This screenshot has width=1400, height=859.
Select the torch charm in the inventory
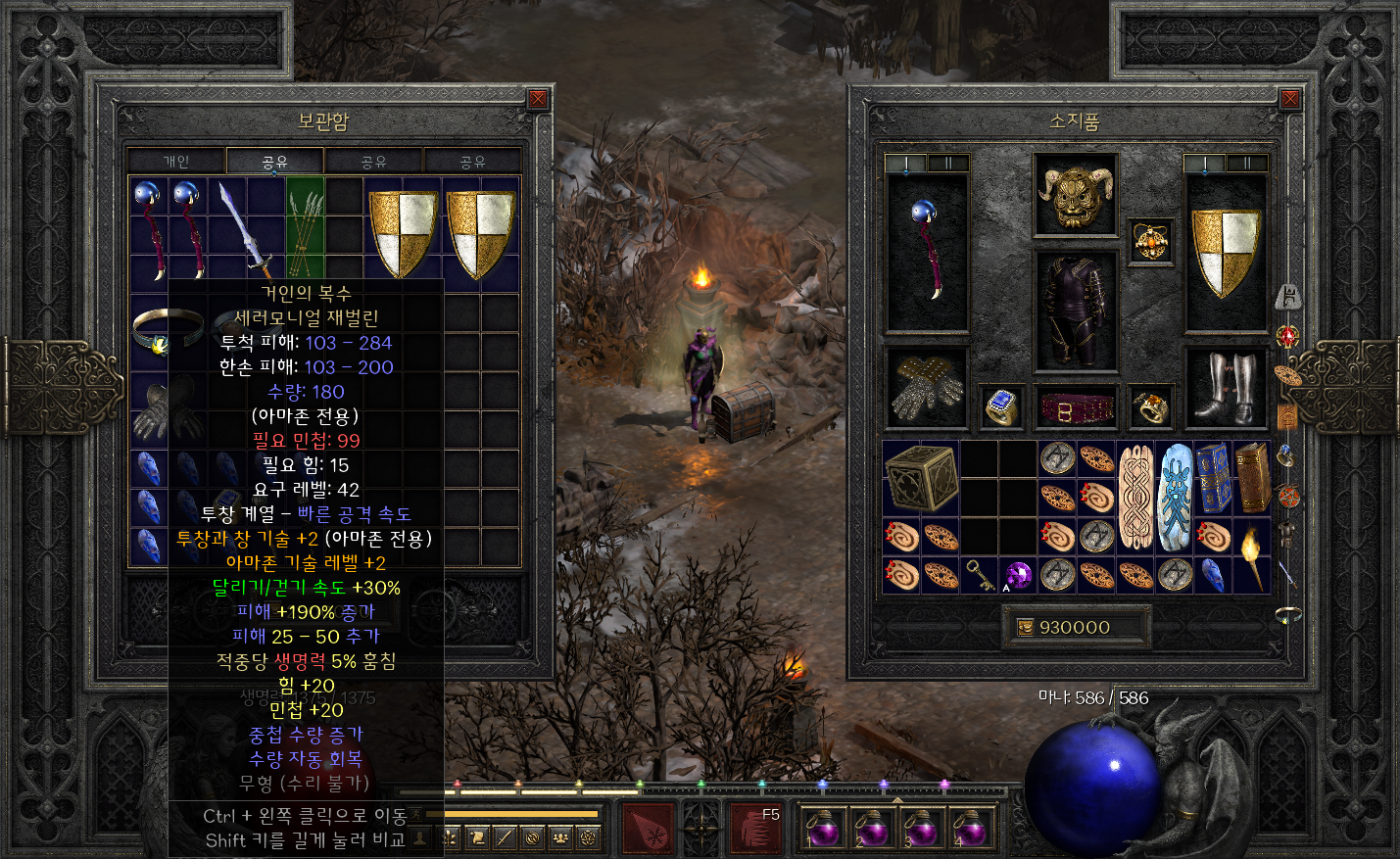(x=1252, y=555)
